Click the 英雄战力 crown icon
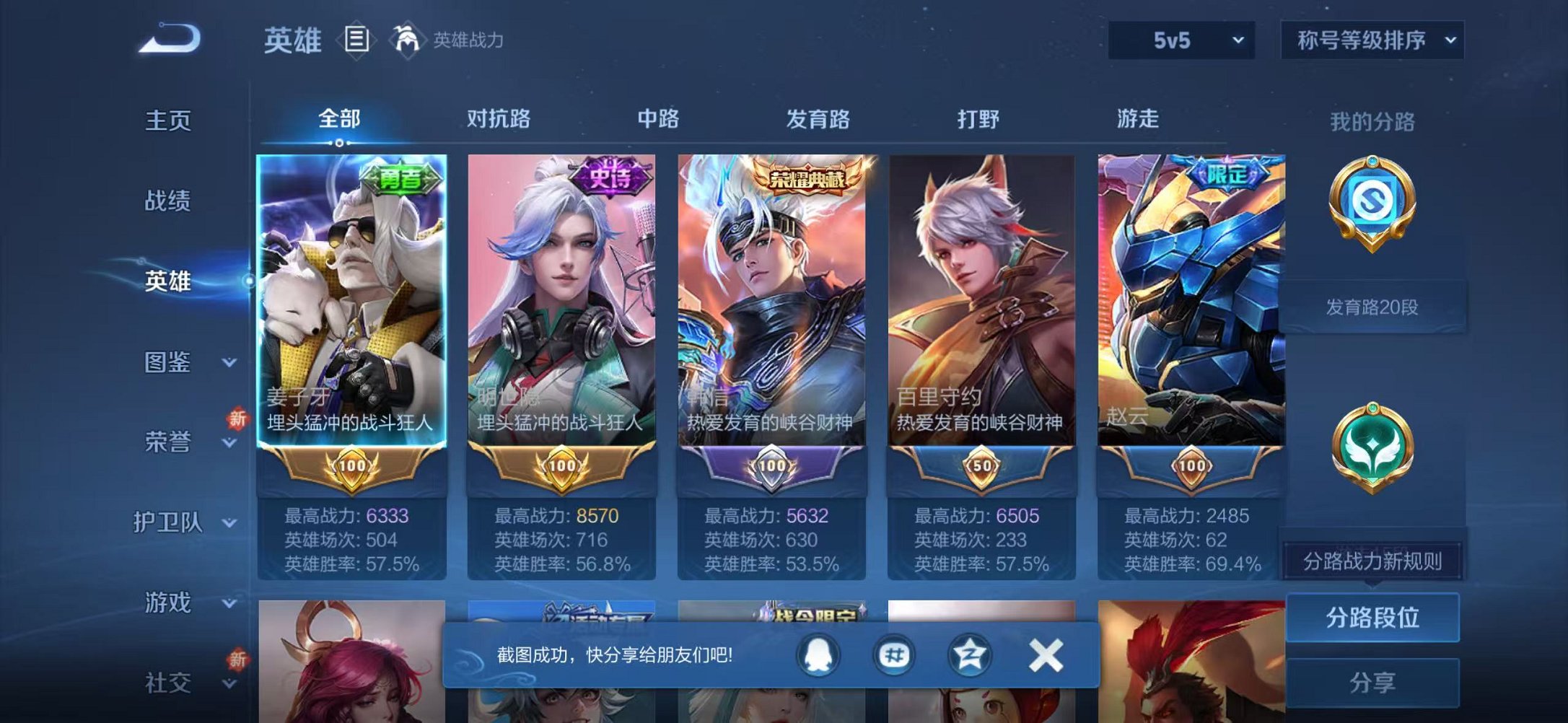The image size is (1568, 723). click(x=406, y=40)
